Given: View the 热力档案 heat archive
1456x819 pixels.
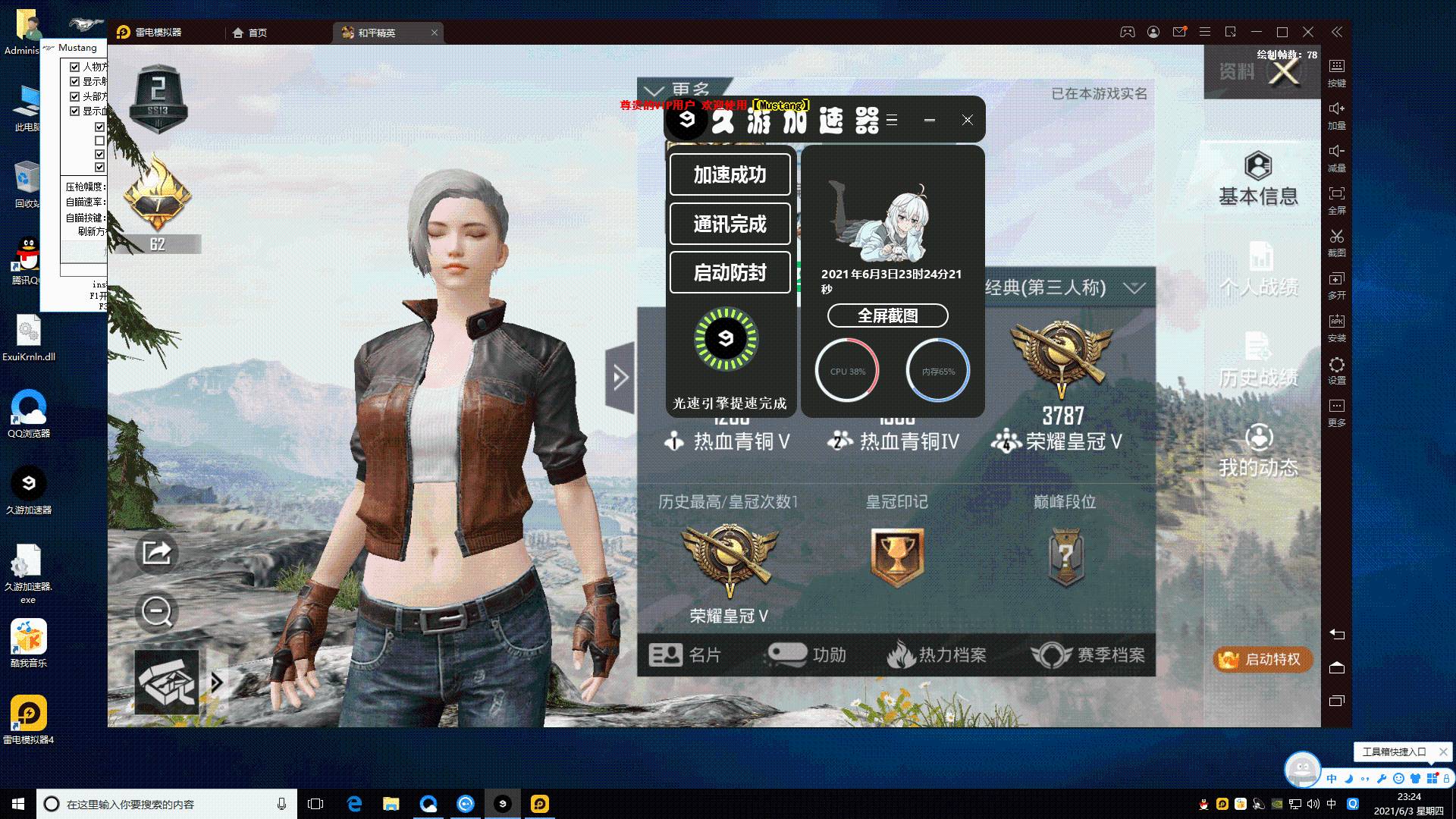Looking at the screenshot, I should click(937, 654).
